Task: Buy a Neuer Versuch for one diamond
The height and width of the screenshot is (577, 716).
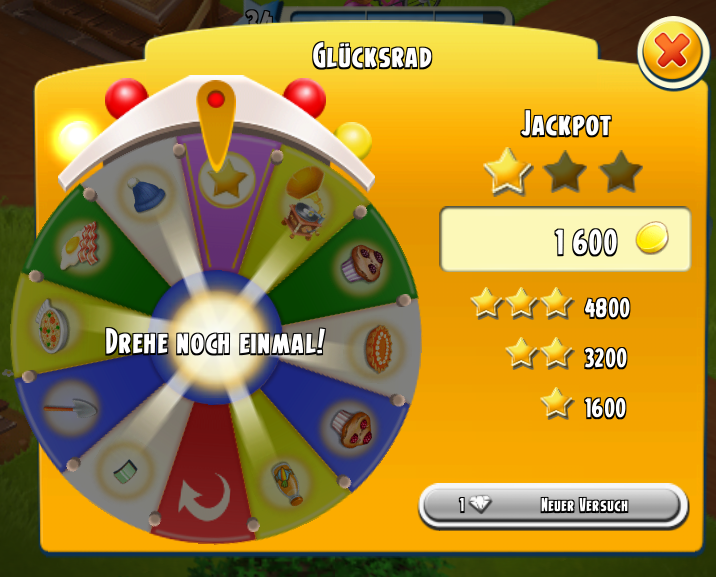Action: pos(554,505)
